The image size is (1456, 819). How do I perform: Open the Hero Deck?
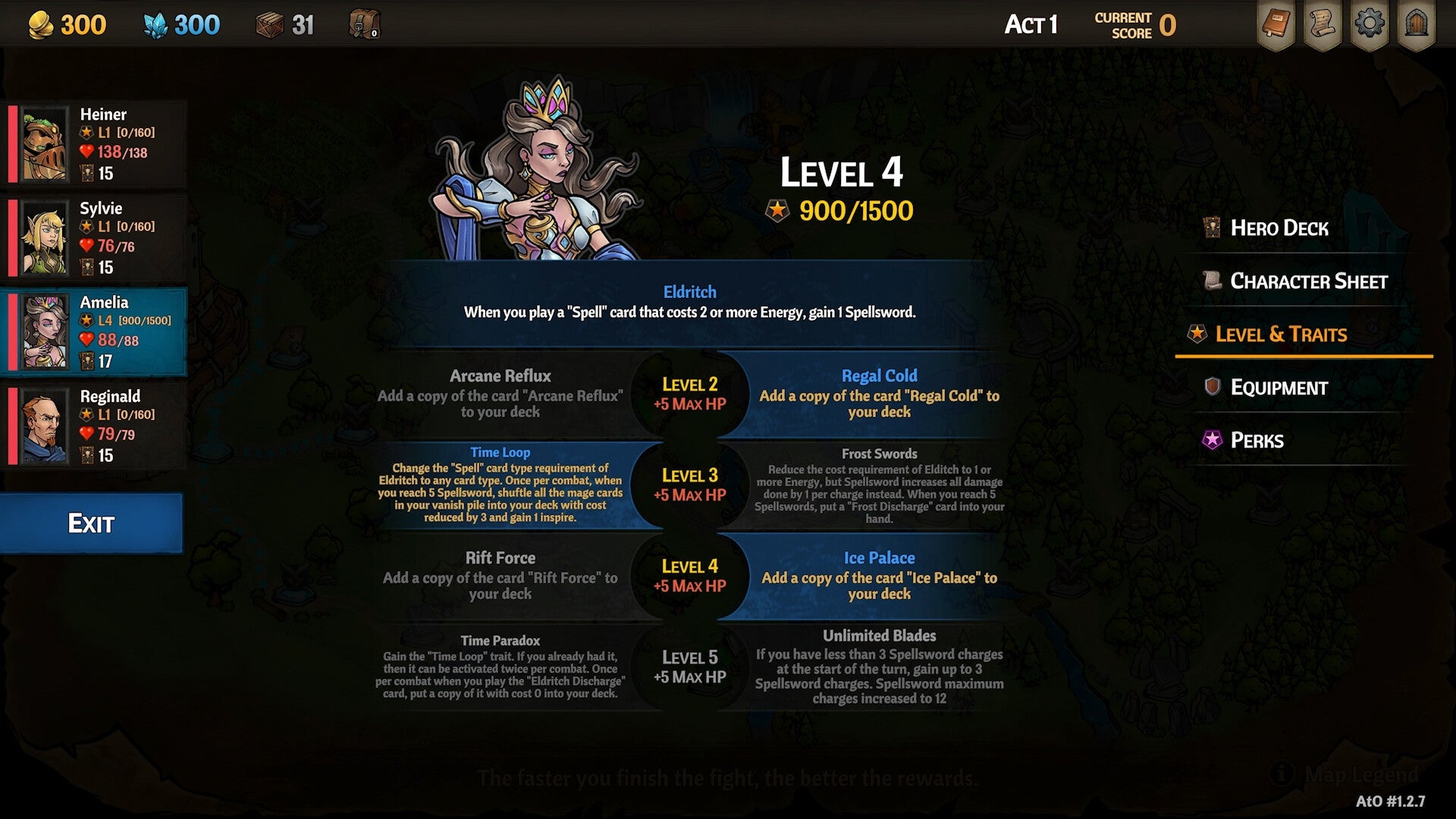(1278, 228)
